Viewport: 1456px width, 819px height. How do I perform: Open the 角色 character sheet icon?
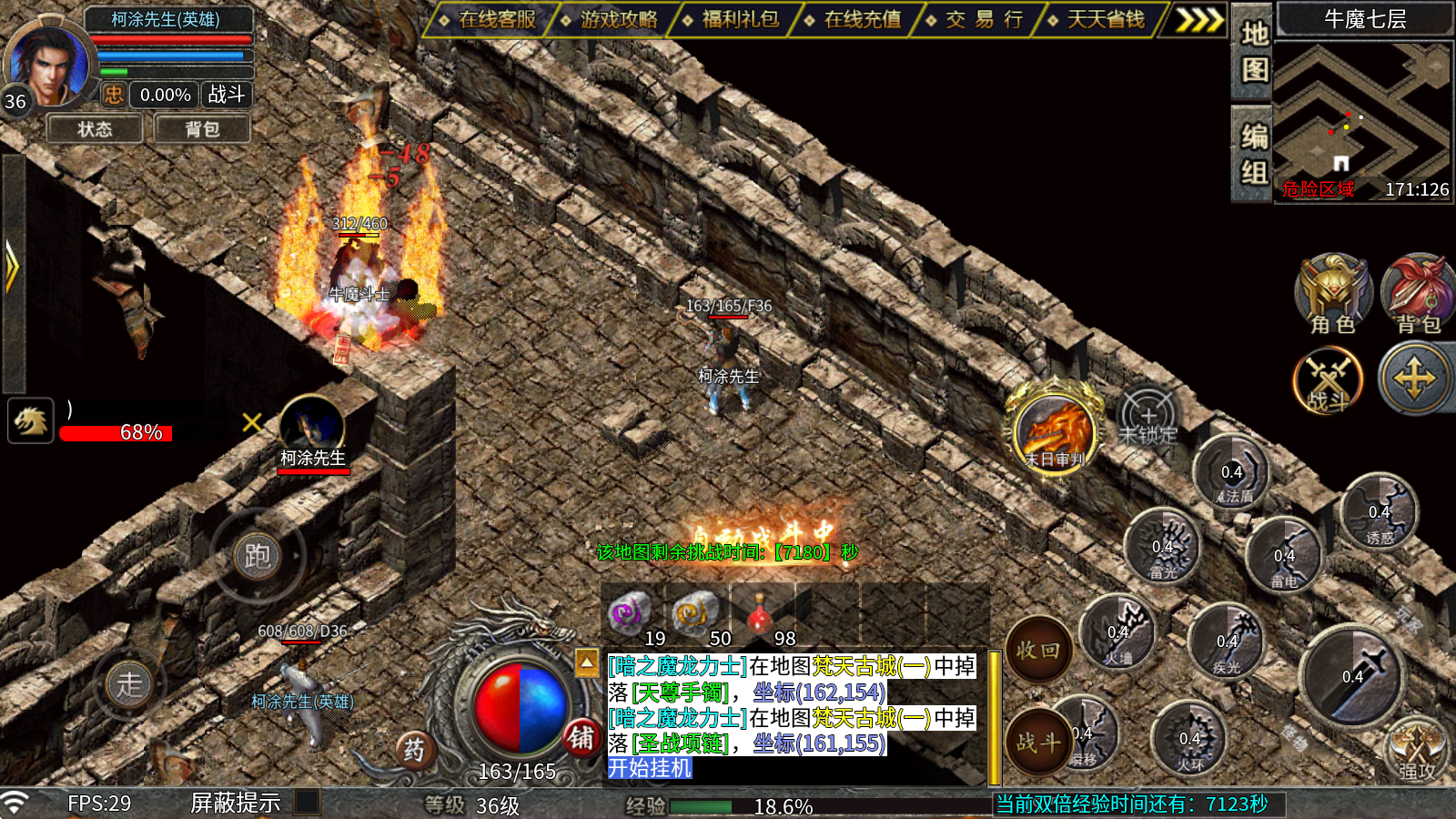click(x=1333, y=293)
